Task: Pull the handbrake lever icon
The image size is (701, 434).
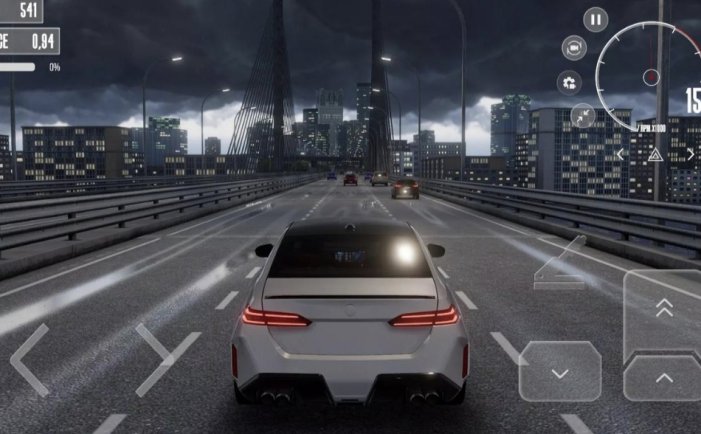Action: click(560, 265)
